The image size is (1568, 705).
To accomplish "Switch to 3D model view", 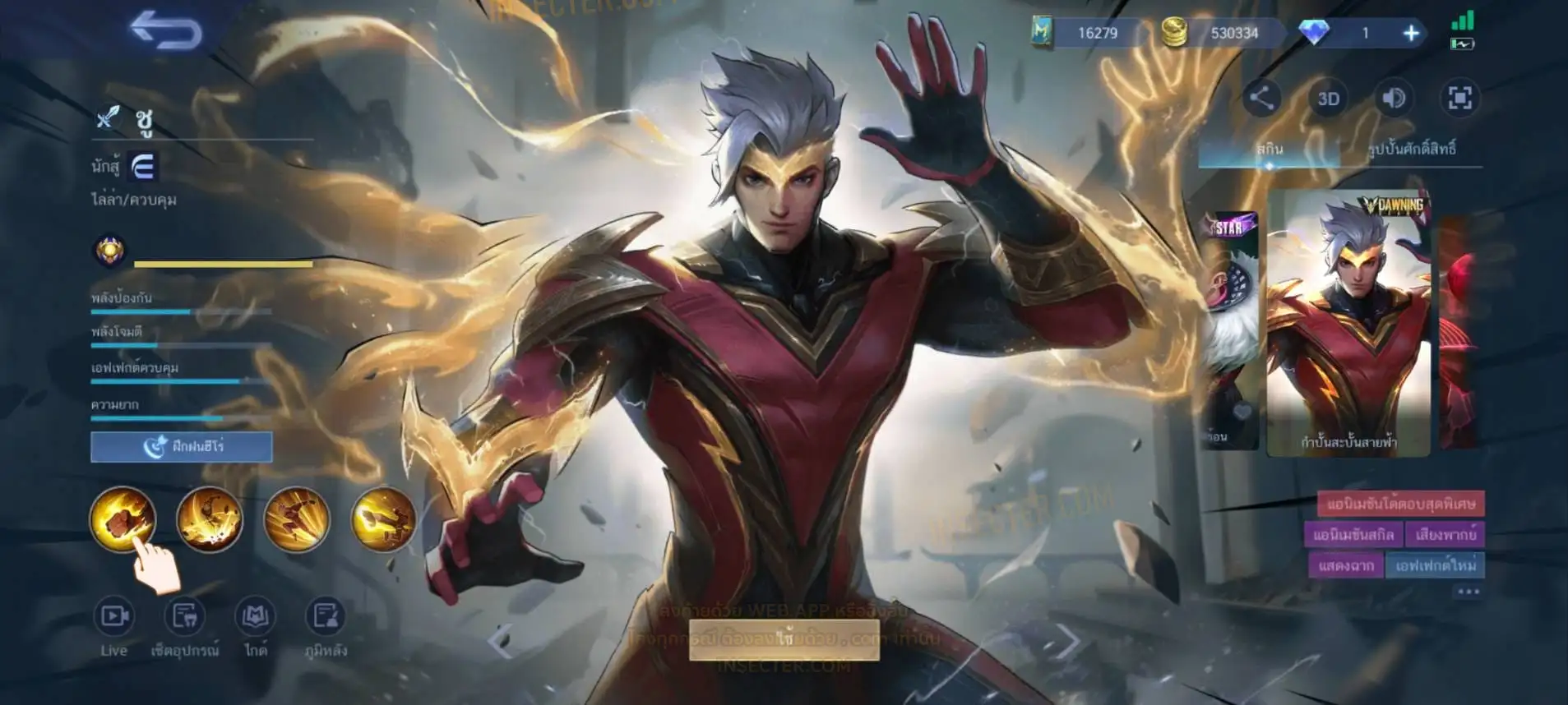I will tap(1328, 99).
